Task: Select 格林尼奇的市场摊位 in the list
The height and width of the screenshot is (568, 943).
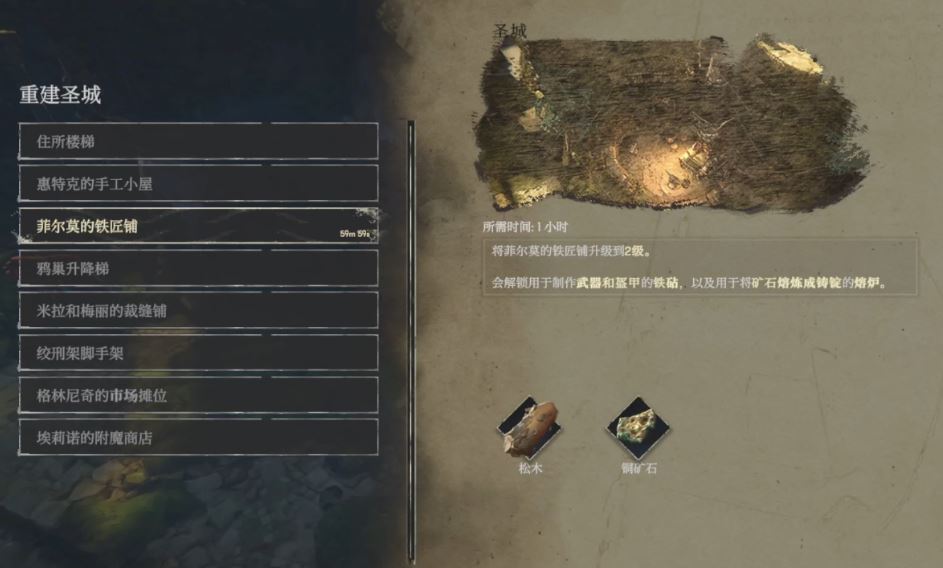Action: pos(198,395)
